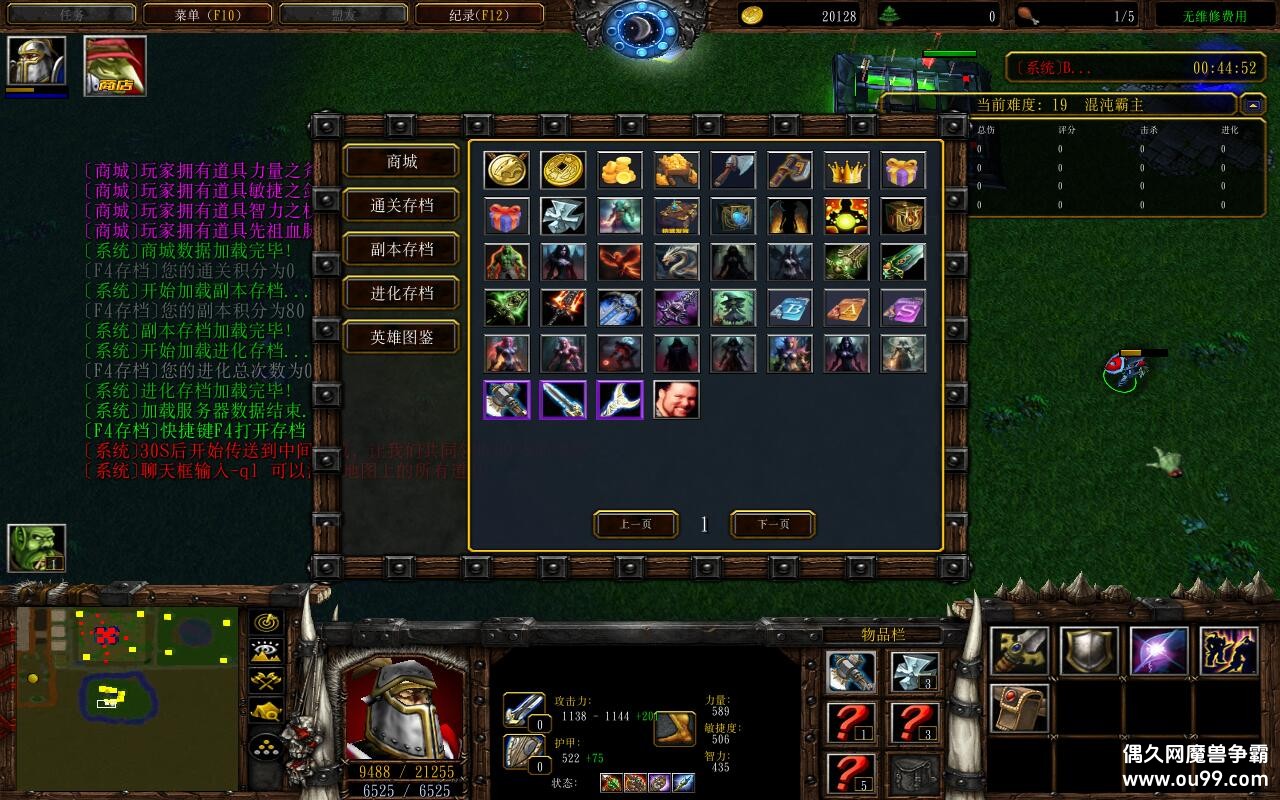
Task: Open the 纪录 (F12) log
Action: (479, 15)
